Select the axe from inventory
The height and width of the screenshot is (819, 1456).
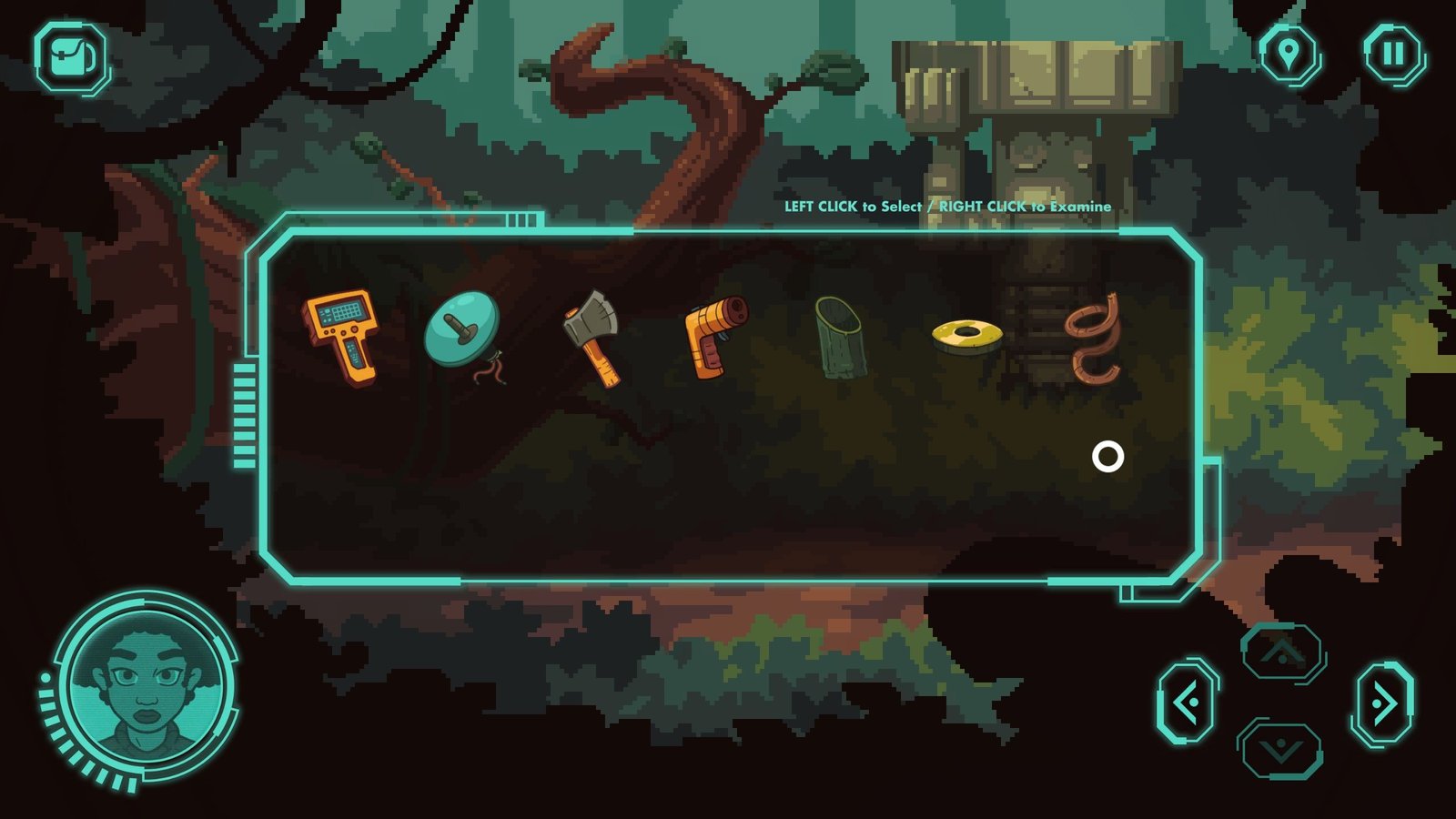click(x=592, y=337)
